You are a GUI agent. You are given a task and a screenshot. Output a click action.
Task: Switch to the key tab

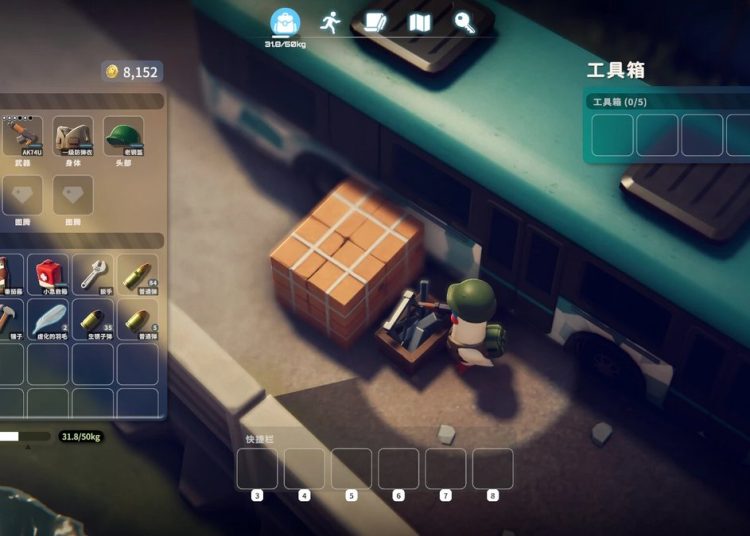click(x=464, y=22)
